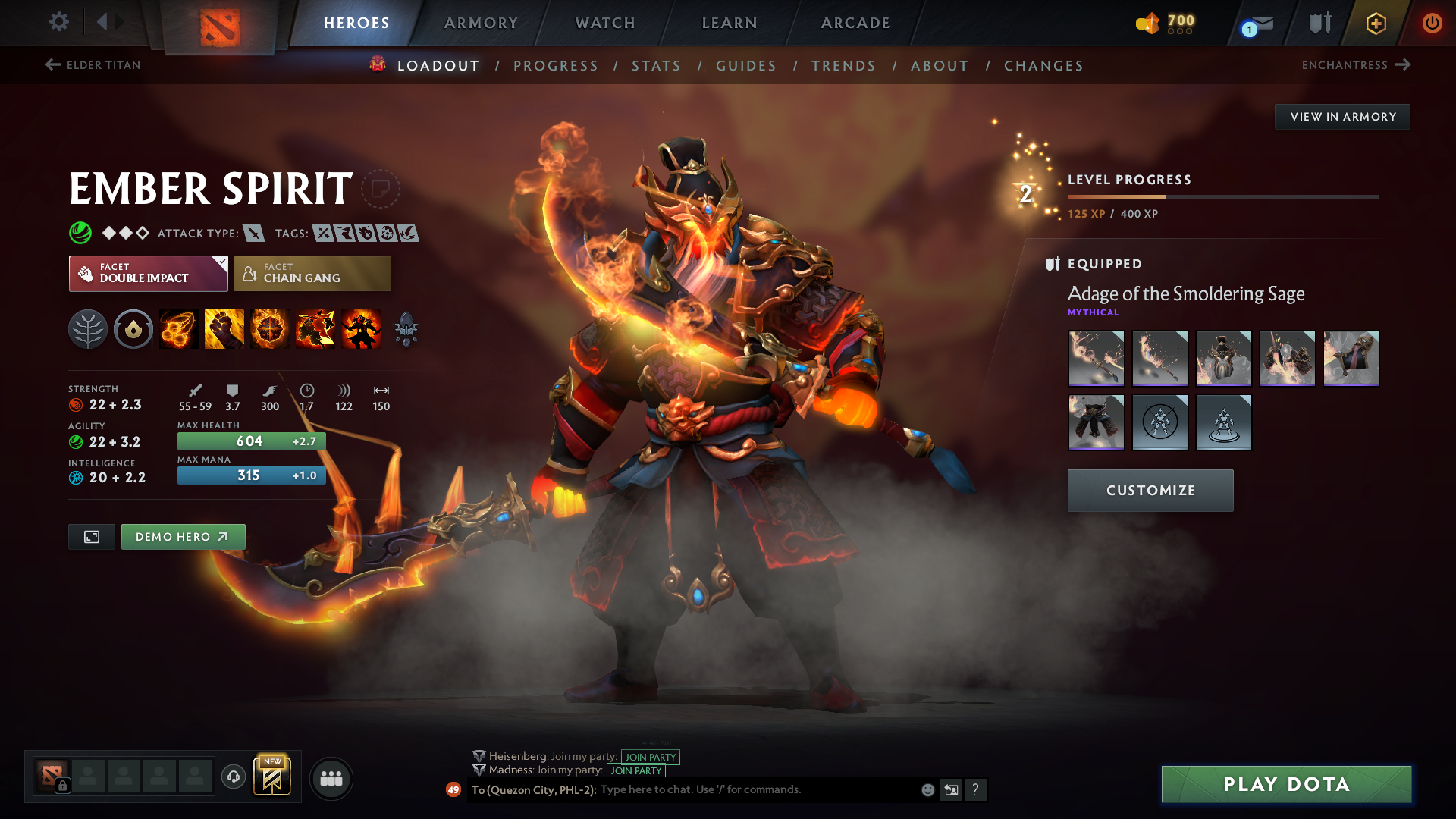Screen dimensions: 1456x819
Task: Open the STATS section of the hero page
Action: 657,66
